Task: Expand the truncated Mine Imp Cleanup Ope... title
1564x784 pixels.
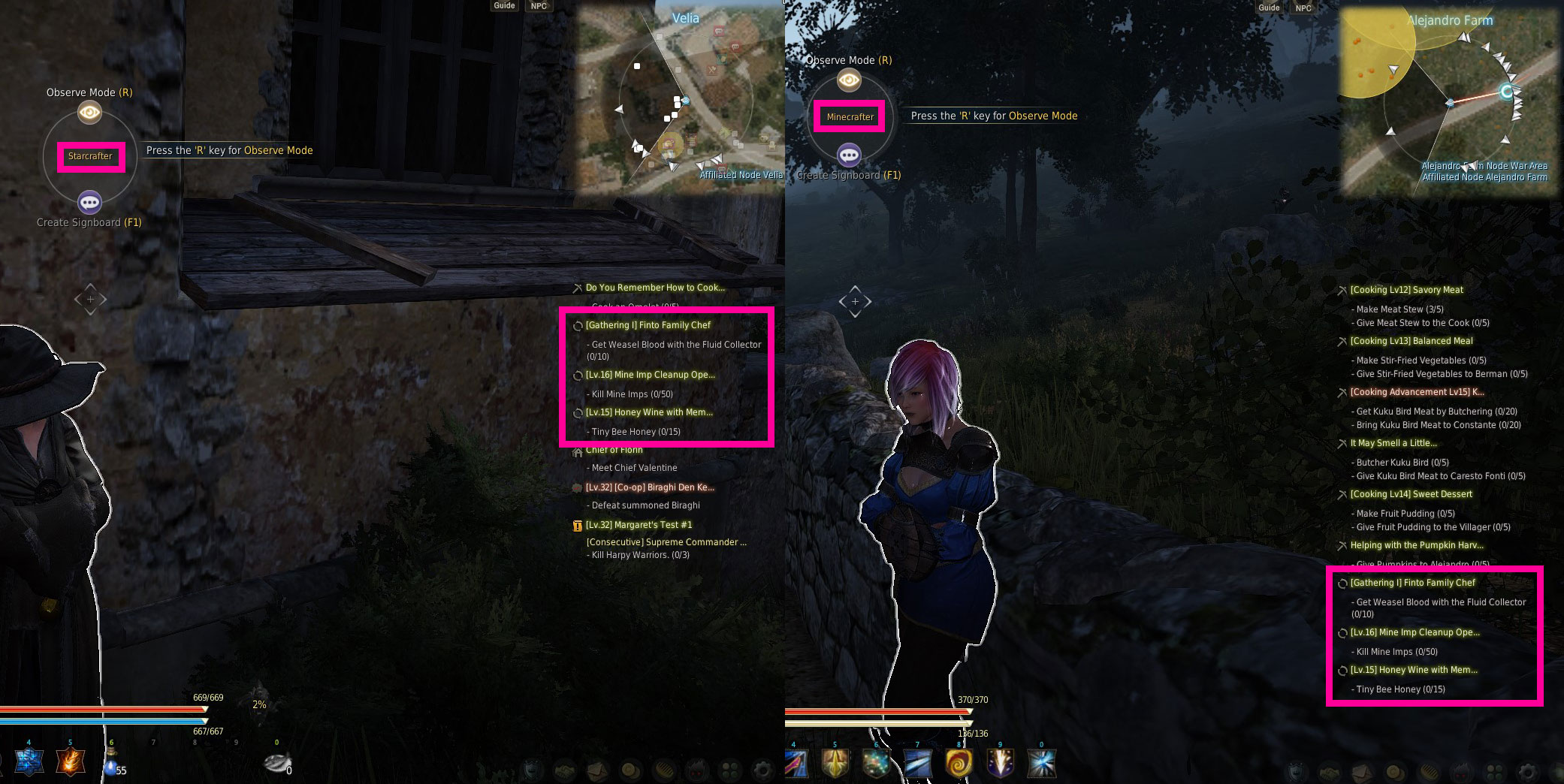Action: [651, 375]
